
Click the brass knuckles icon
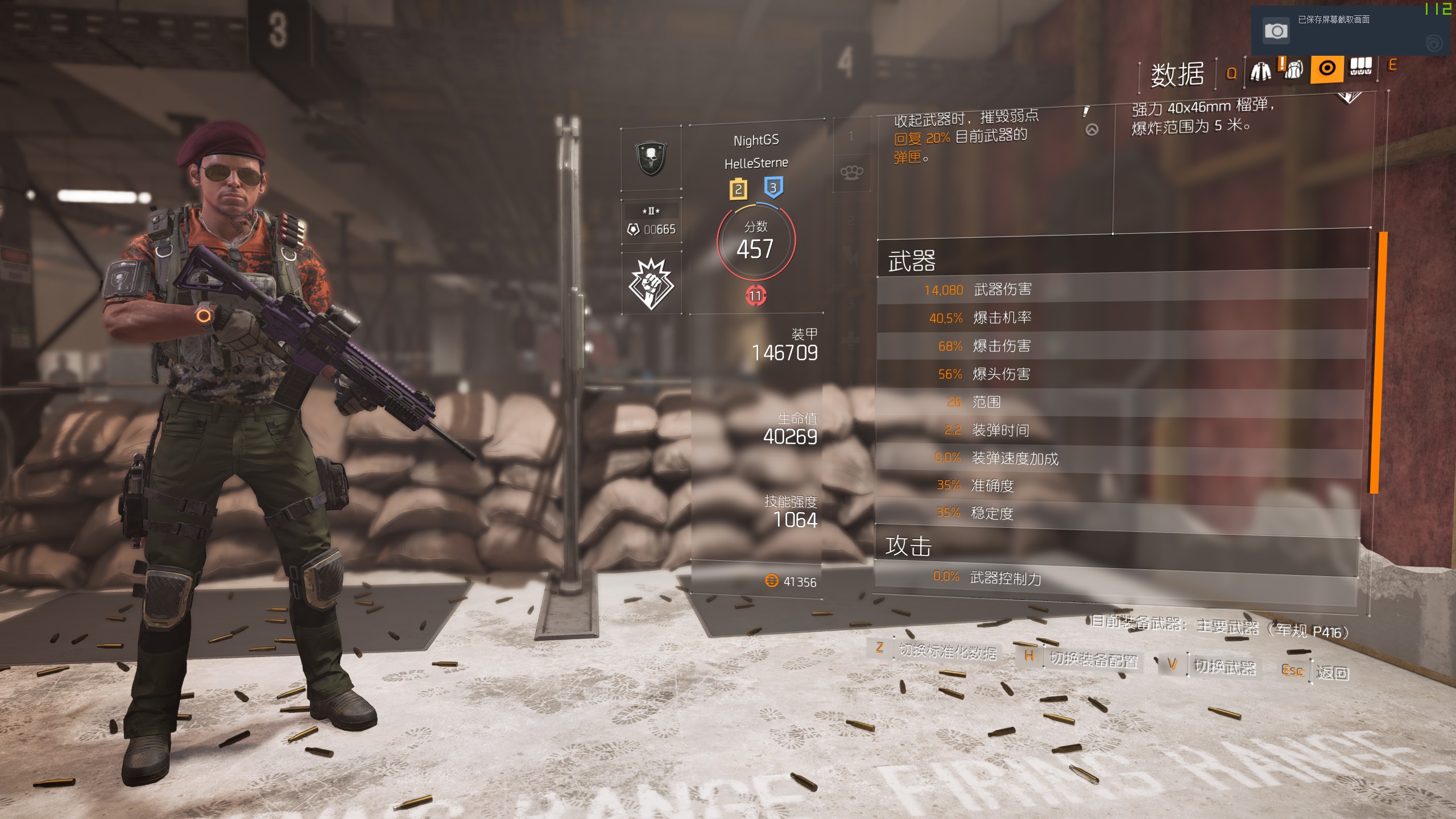(851, 172)
